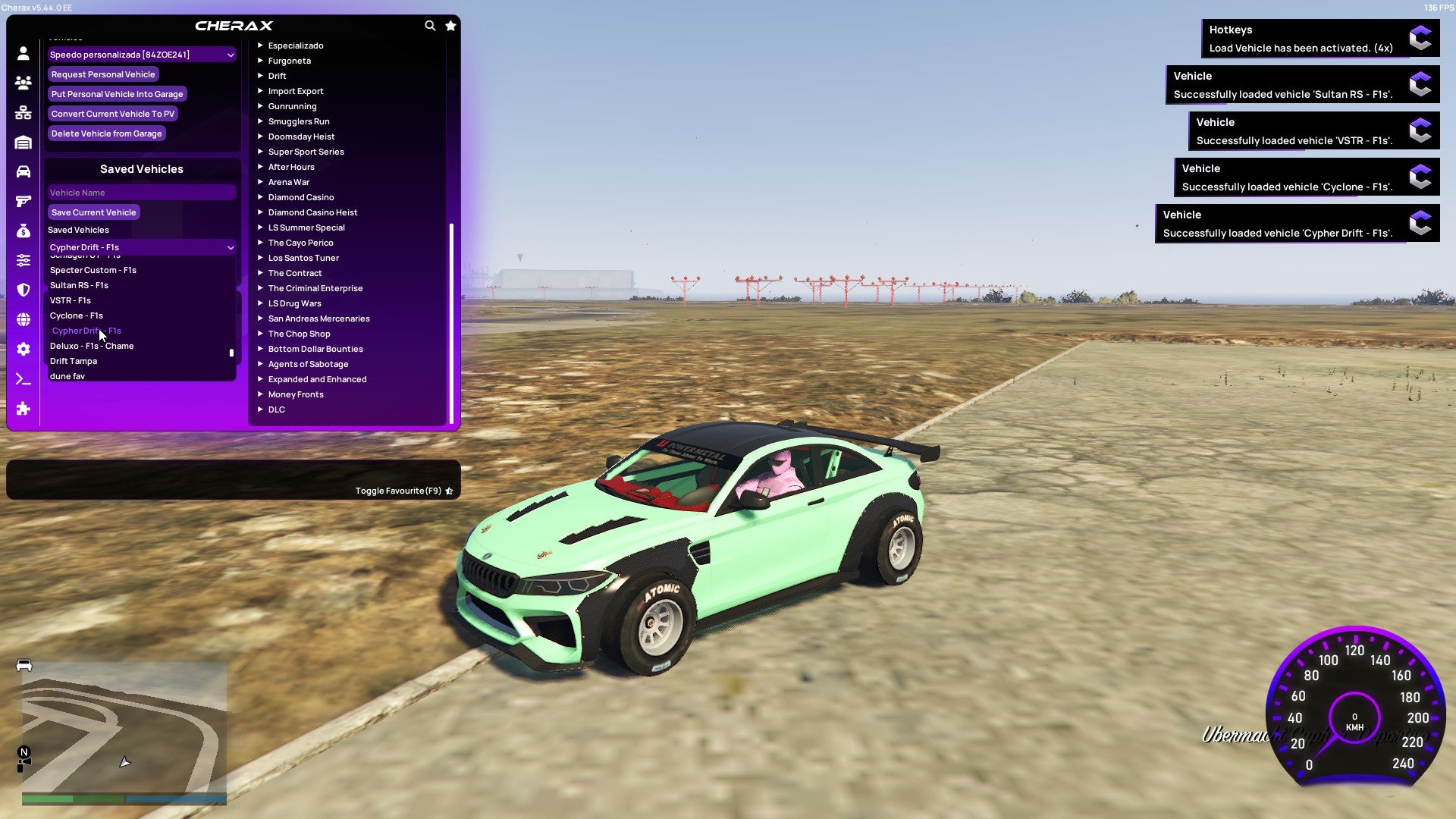Click Request Personal Vehicle
Image resolution: width=1456 pixels, height=819 pixels.
pos(103,74)
